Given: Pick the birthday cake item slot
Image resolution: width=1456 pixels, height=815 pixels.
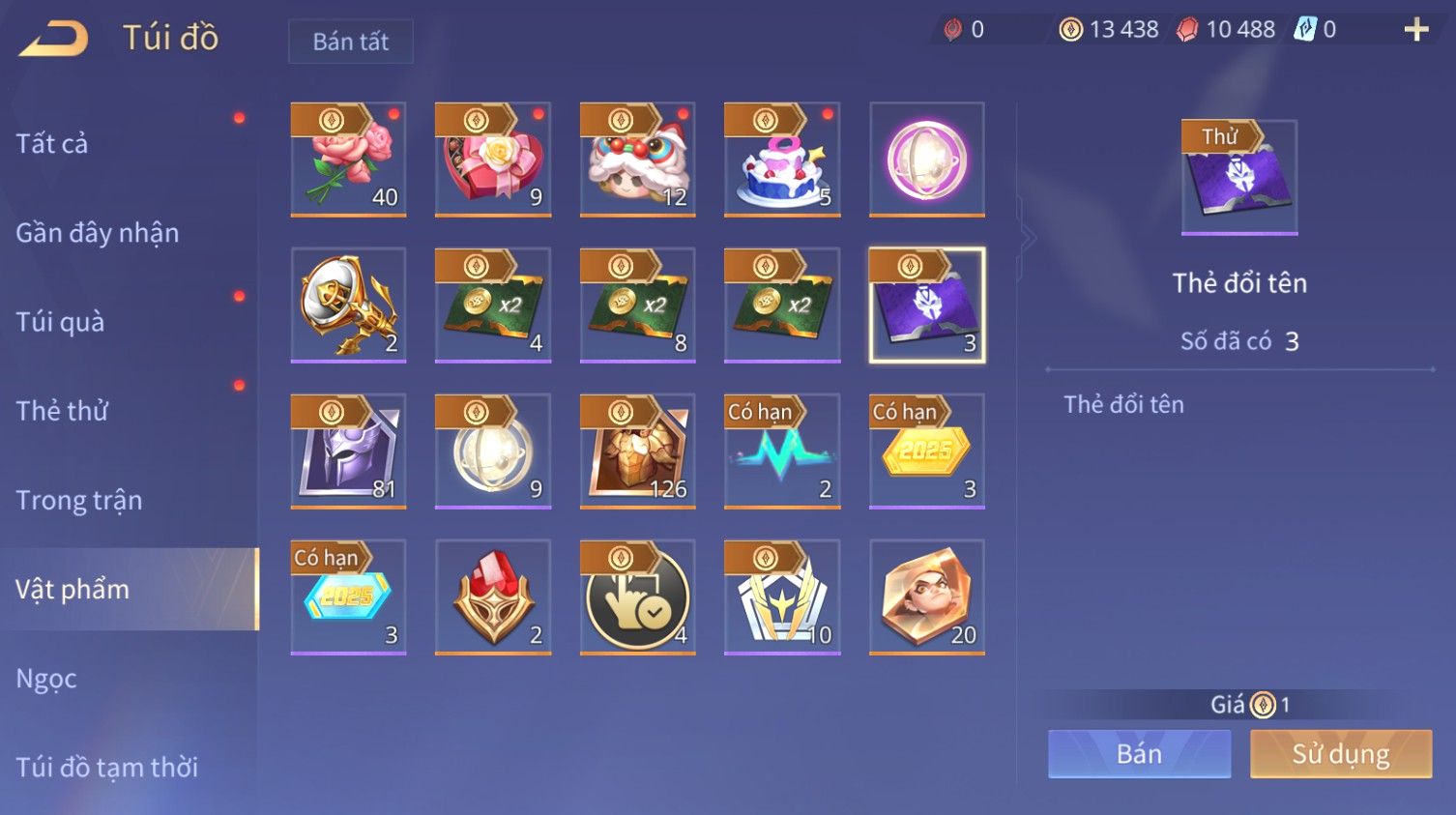Looking at the screenshot, I should tap(782, 160).
